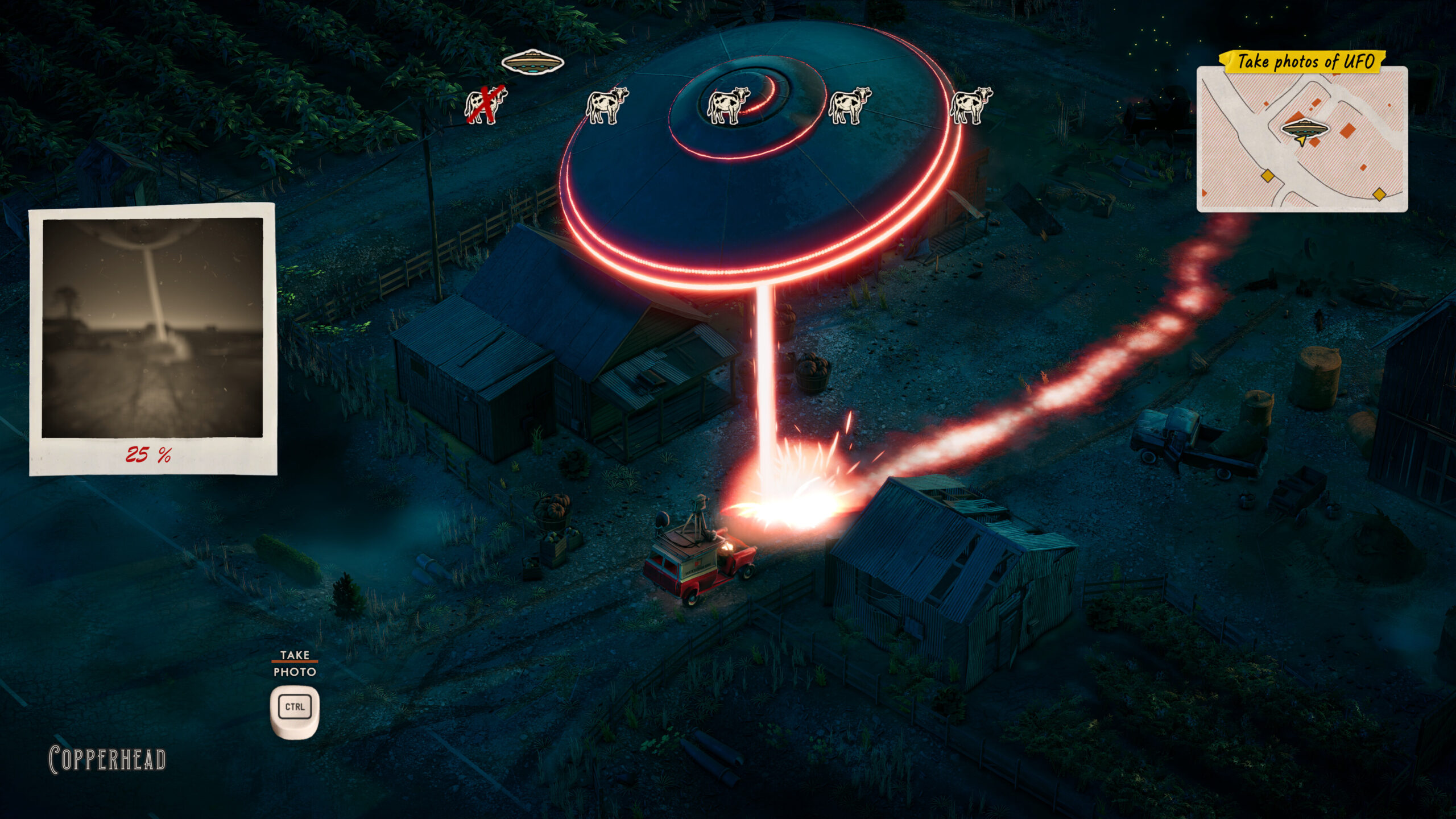Select the UFO marker on the minimap
1456x819 pixels.
pos(1305,127)
